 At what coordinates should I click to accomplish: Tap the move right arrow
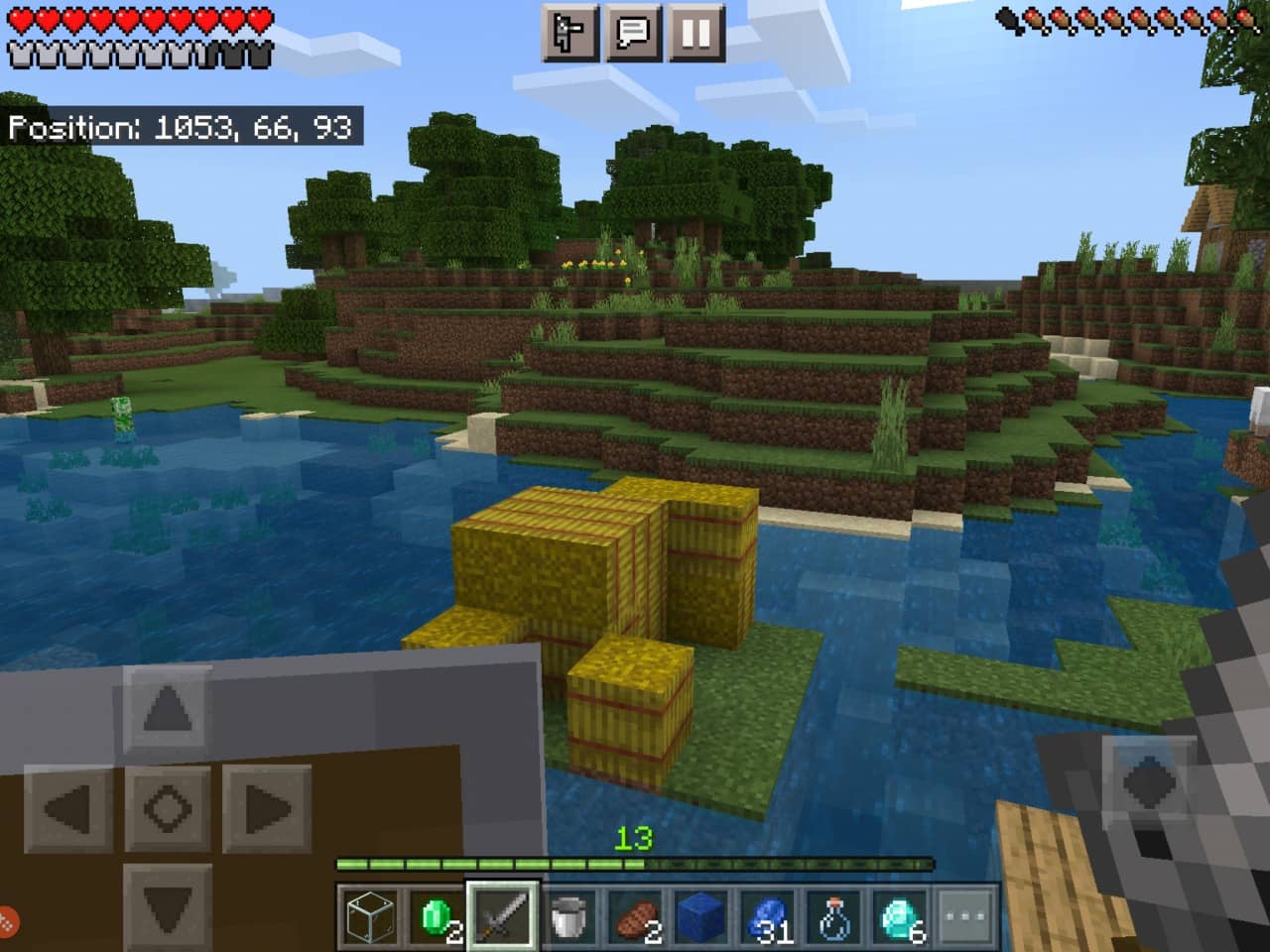pyautogui.click(x=266, y=808)
